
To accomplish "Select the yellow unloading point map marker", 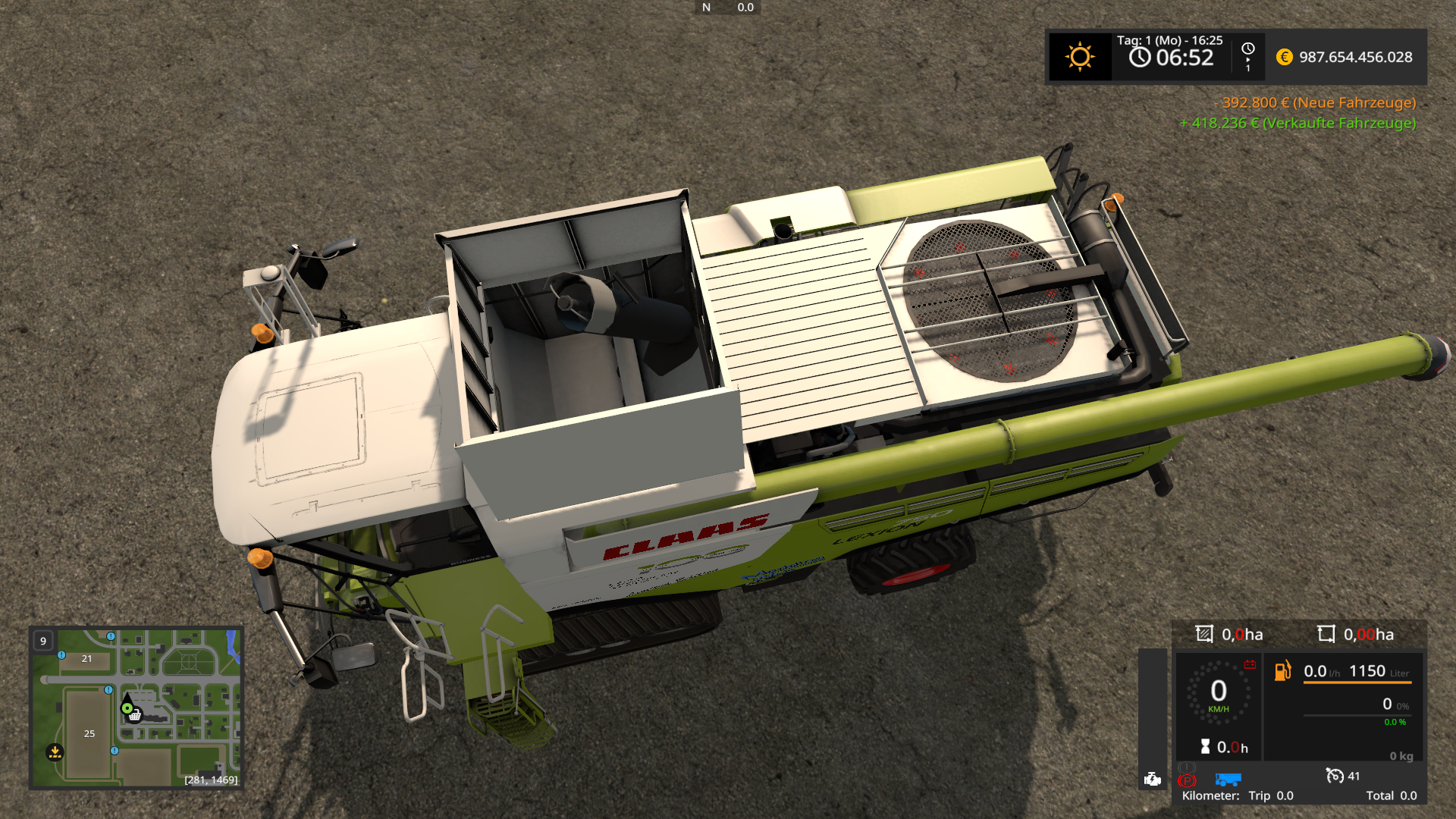I will [x=55, y=752].
